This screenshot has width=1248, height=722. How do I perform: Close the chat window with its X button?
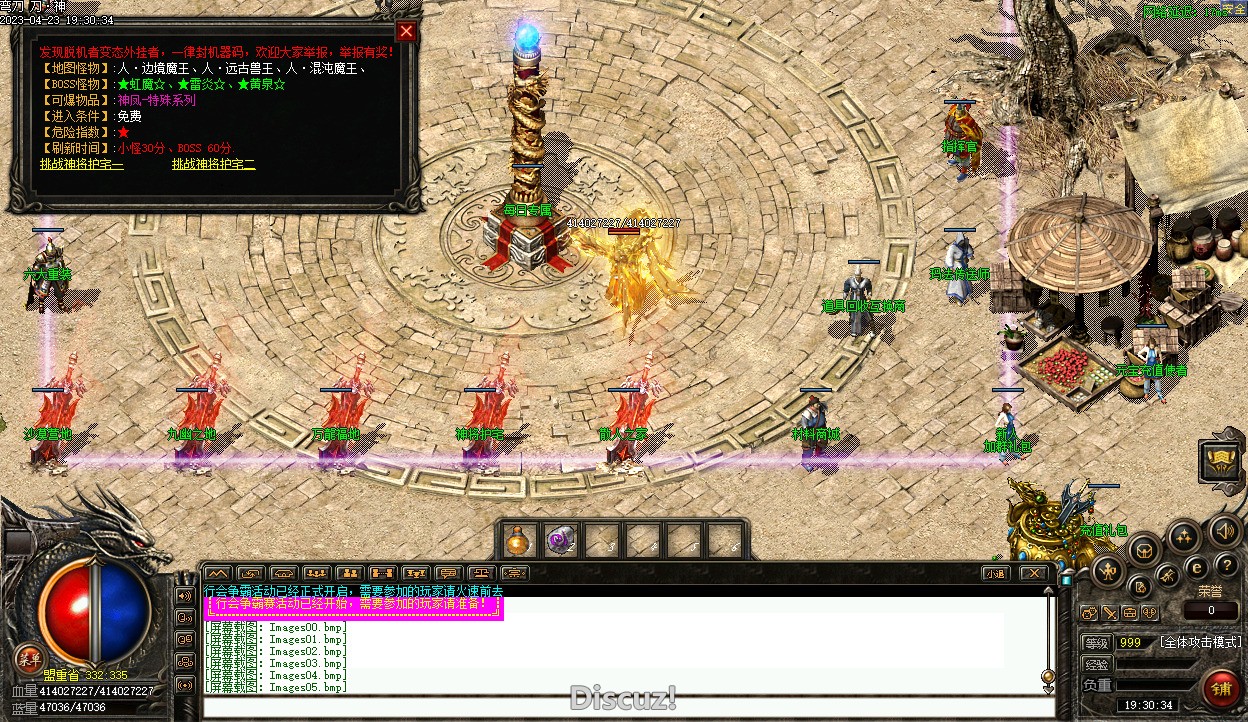pos(1034,573)
